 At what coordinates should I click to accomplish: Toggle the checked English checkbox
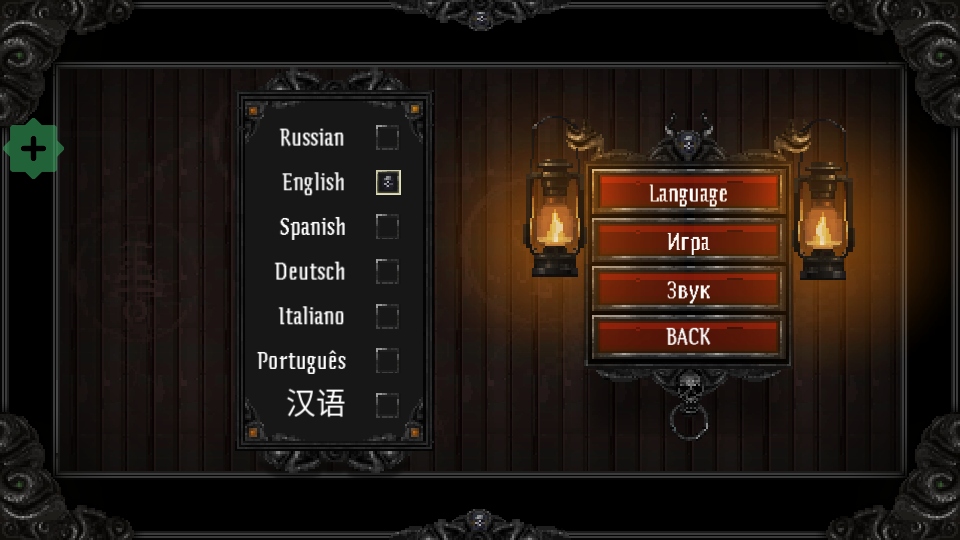coord(388,182)
